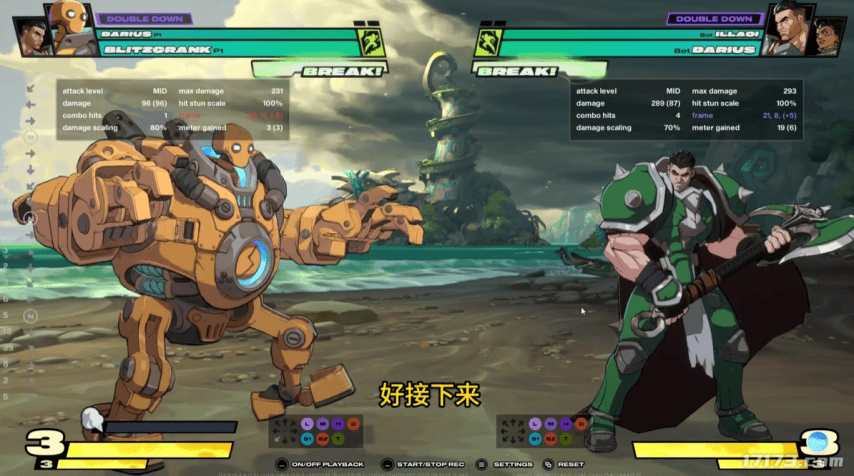The height and width of the screenshot is (476, 854).
Task: Select player one's Blitzcrank portrait
Action: tap(72, 27)
